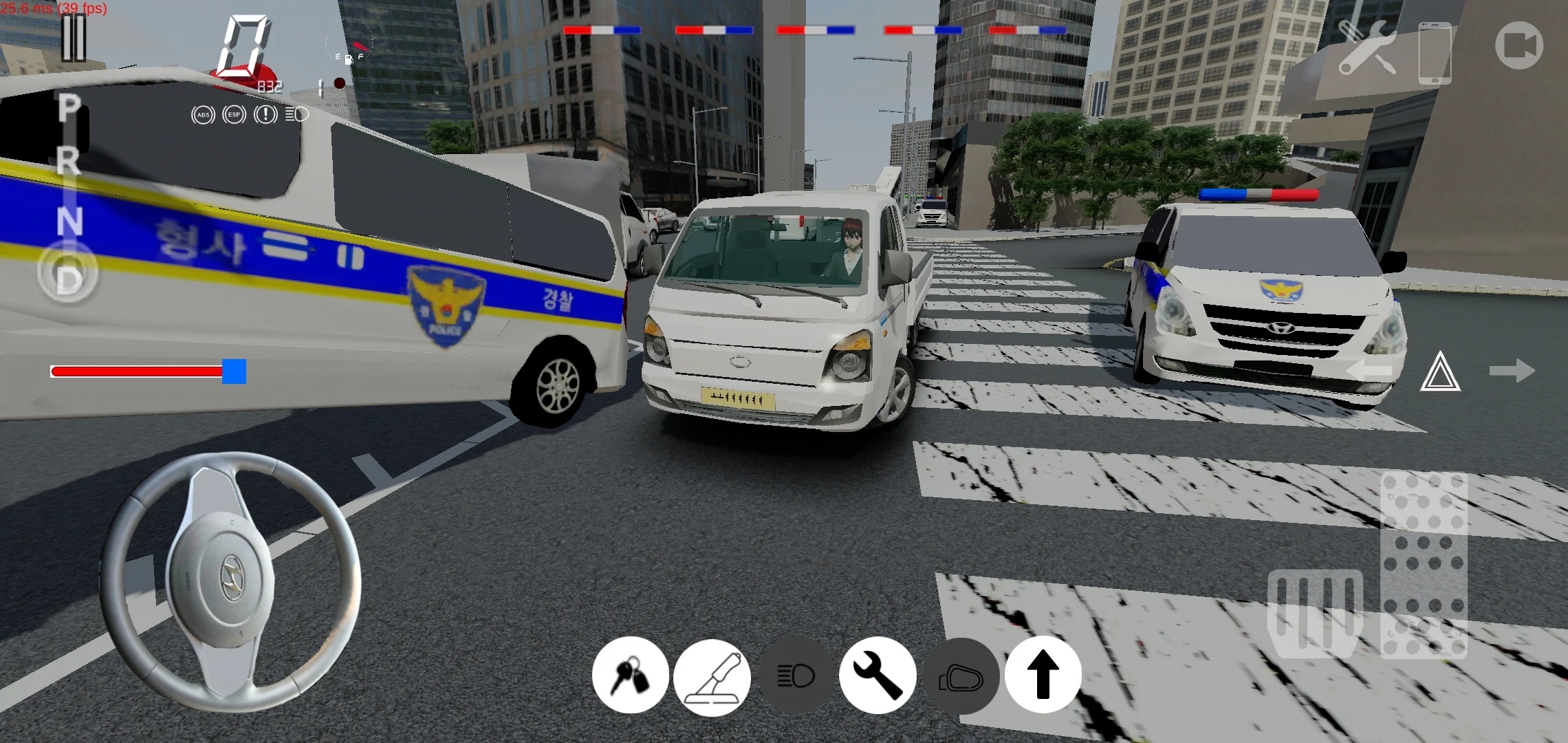Open the vehicle repair wrench icon
Image resolution: width=1568 pixels, height=743 pixels.
pos(878,676)
